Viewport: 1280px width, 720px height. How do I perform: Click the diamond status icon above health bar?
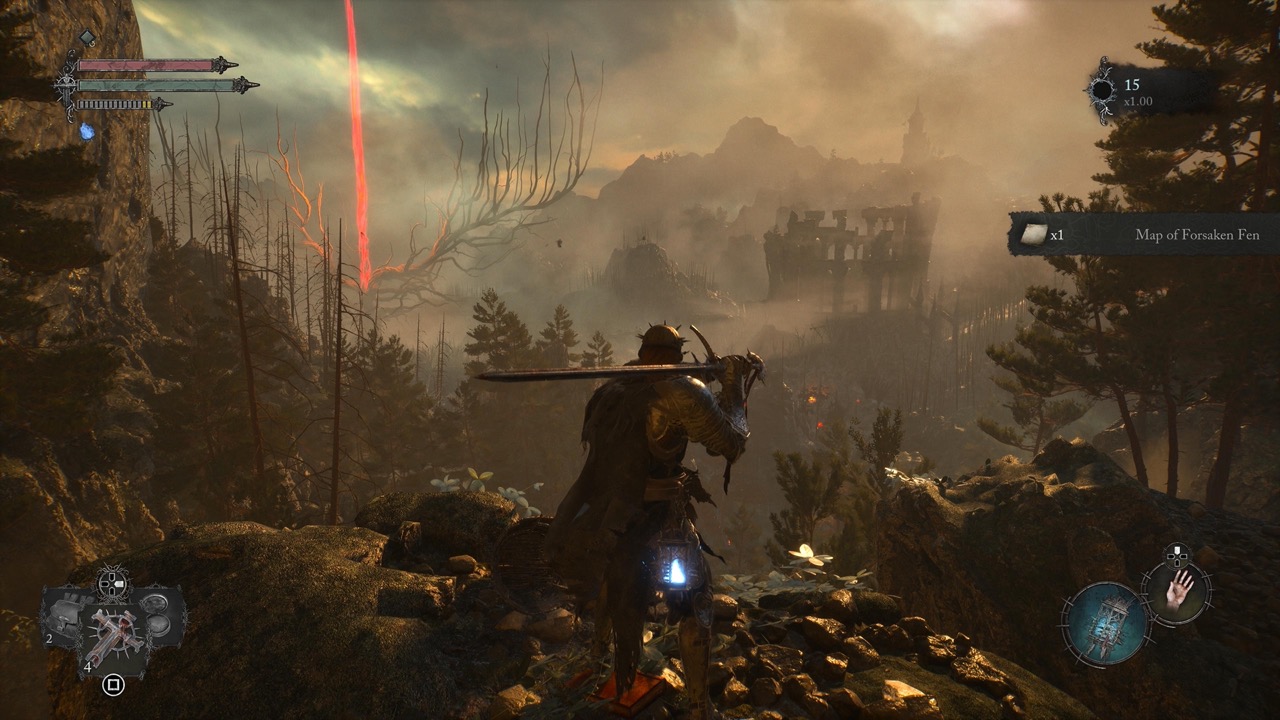[87, 36]
